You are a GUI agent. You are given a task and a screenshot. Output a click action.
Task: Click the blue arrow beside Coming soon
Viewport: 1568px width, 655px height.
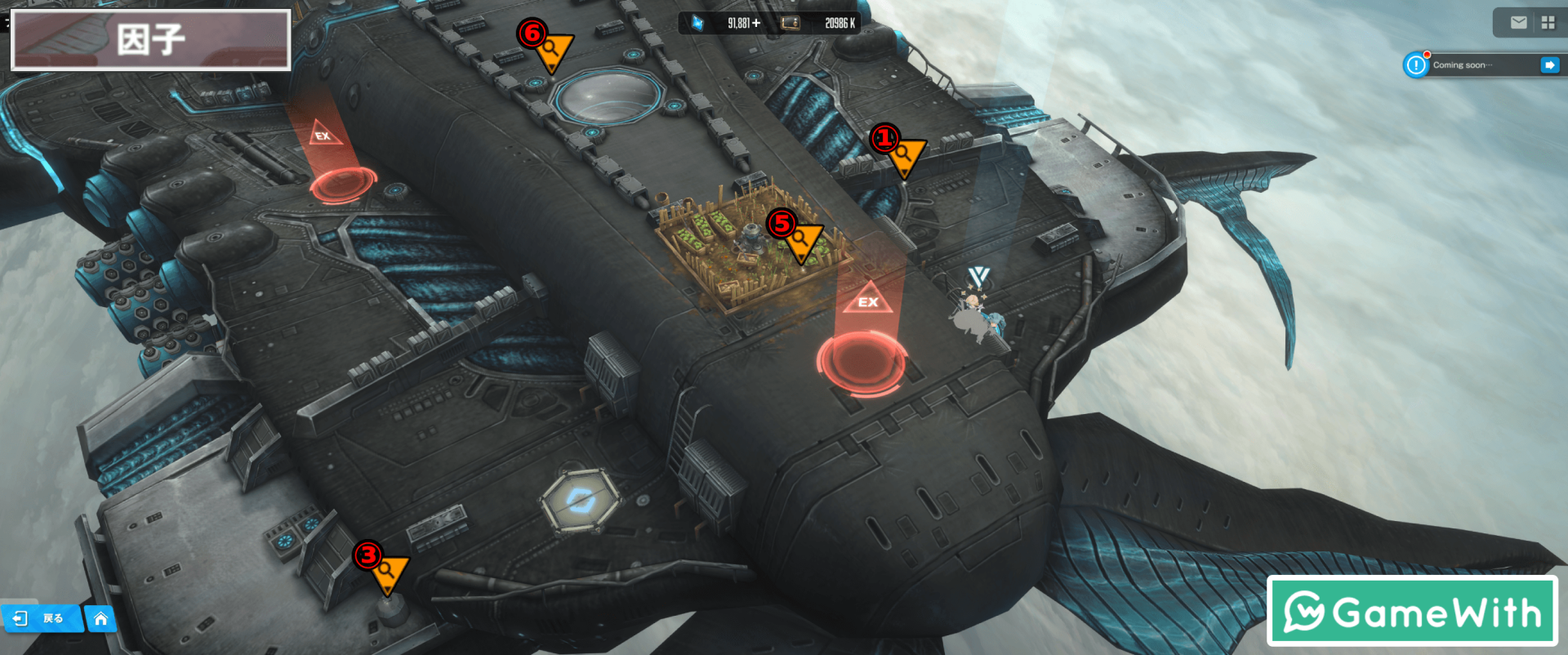1549,65
